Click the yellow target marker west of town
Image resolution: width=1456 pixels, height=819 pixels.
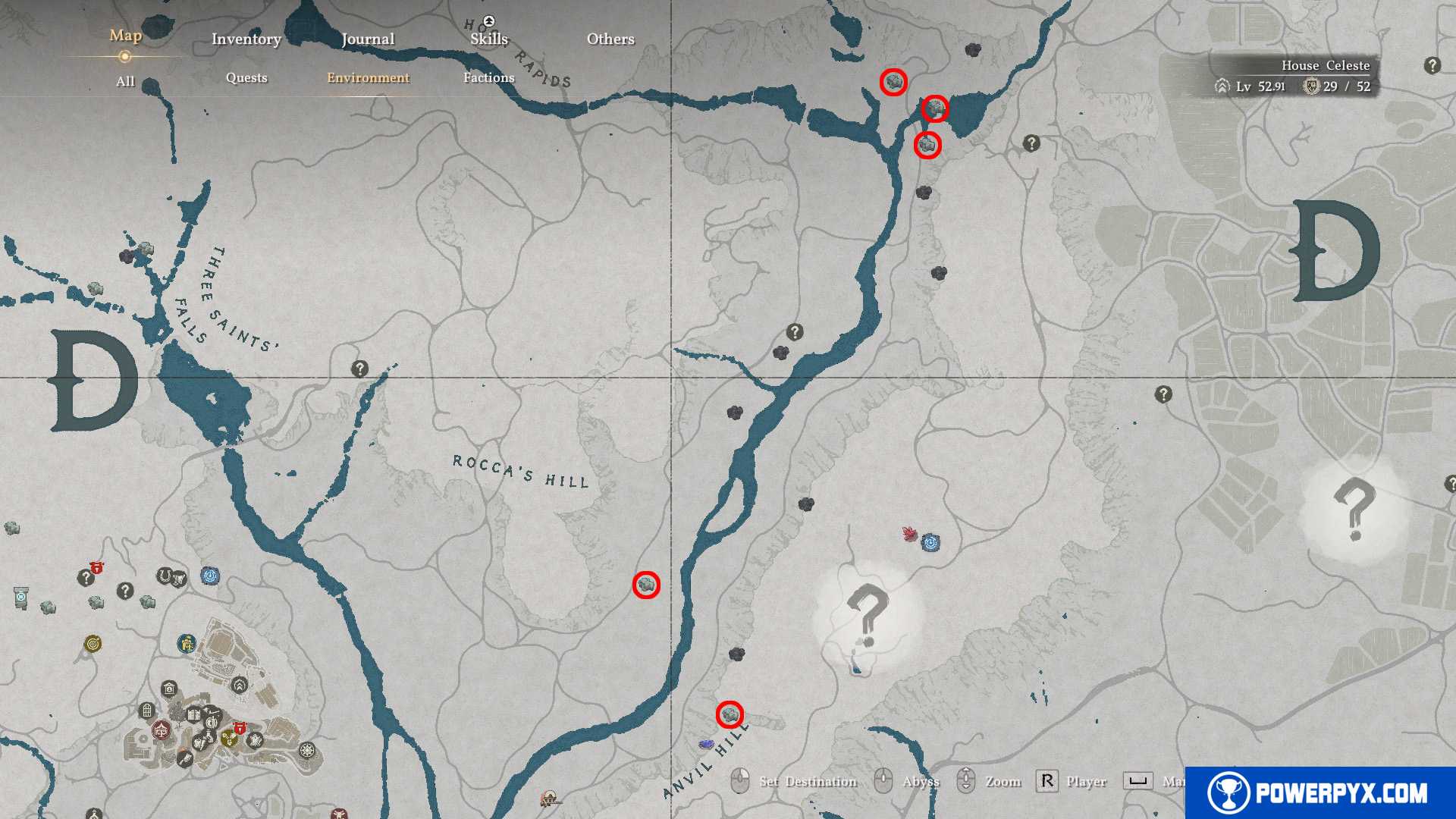click(93, 644)
